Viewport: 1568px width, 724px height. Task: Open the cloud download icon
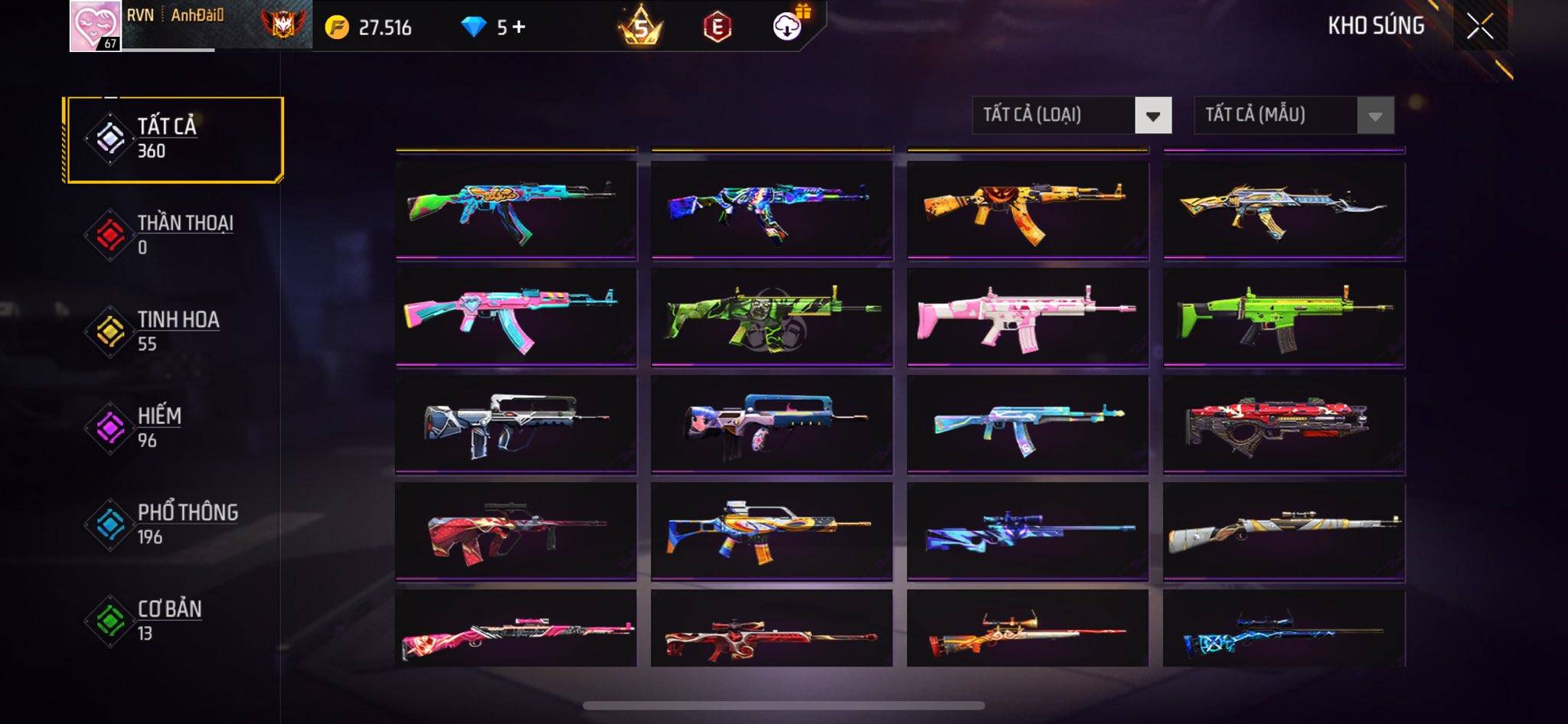(x=787, y=27)
